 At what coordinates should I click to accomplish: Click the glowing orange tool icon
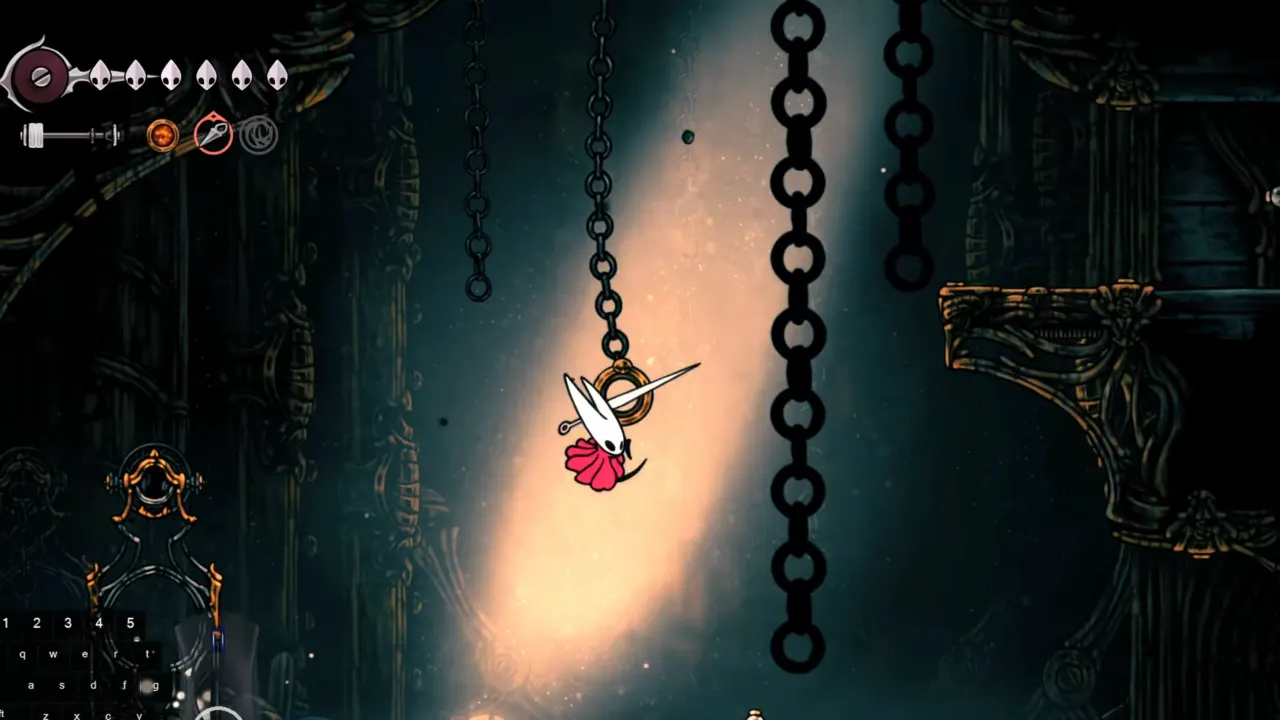coord(162,135)
